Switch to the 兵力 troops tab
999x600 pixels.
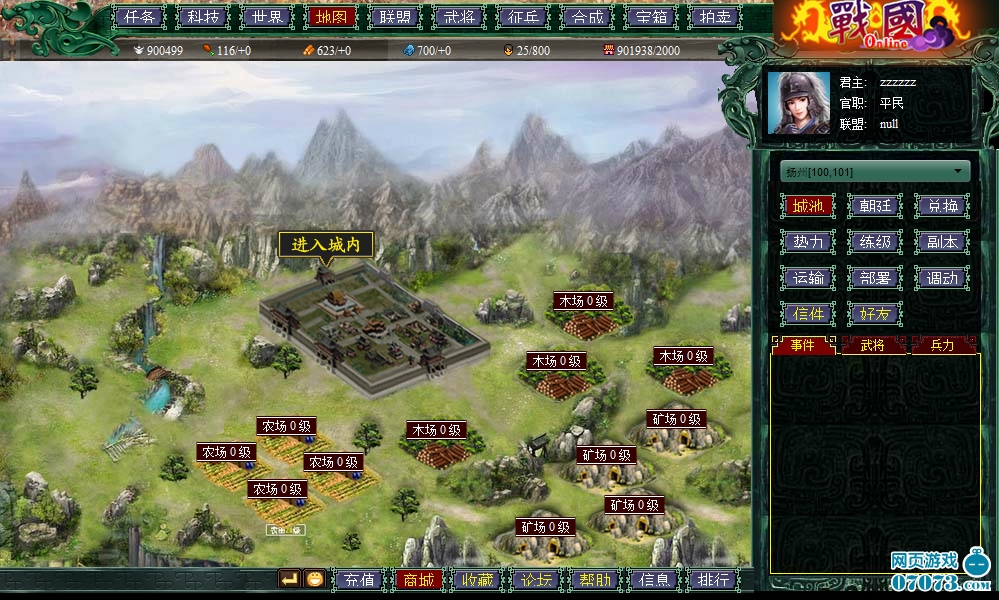coord(942,345)
